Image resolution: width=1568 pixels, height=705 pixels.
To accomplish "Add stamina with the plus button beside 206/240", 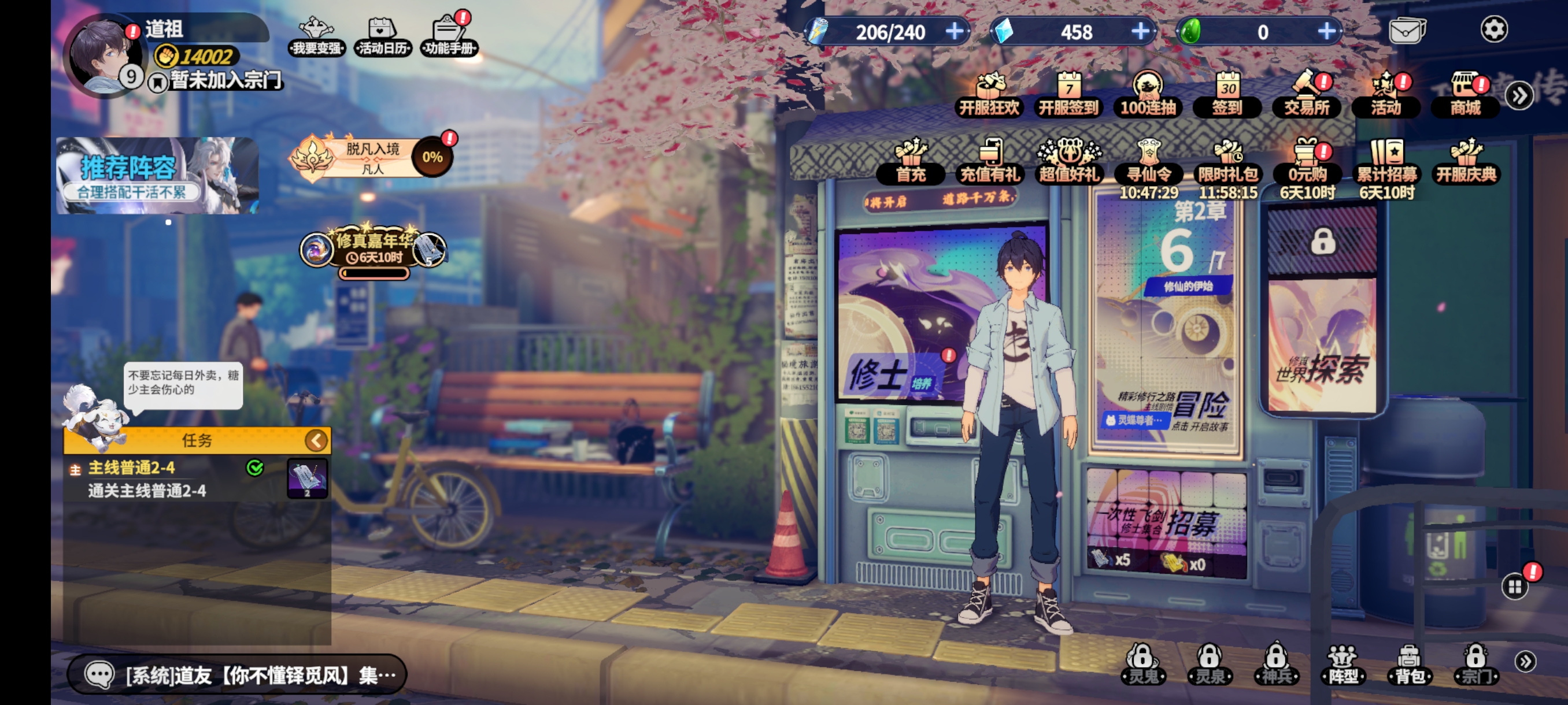I will coord(955,31).
